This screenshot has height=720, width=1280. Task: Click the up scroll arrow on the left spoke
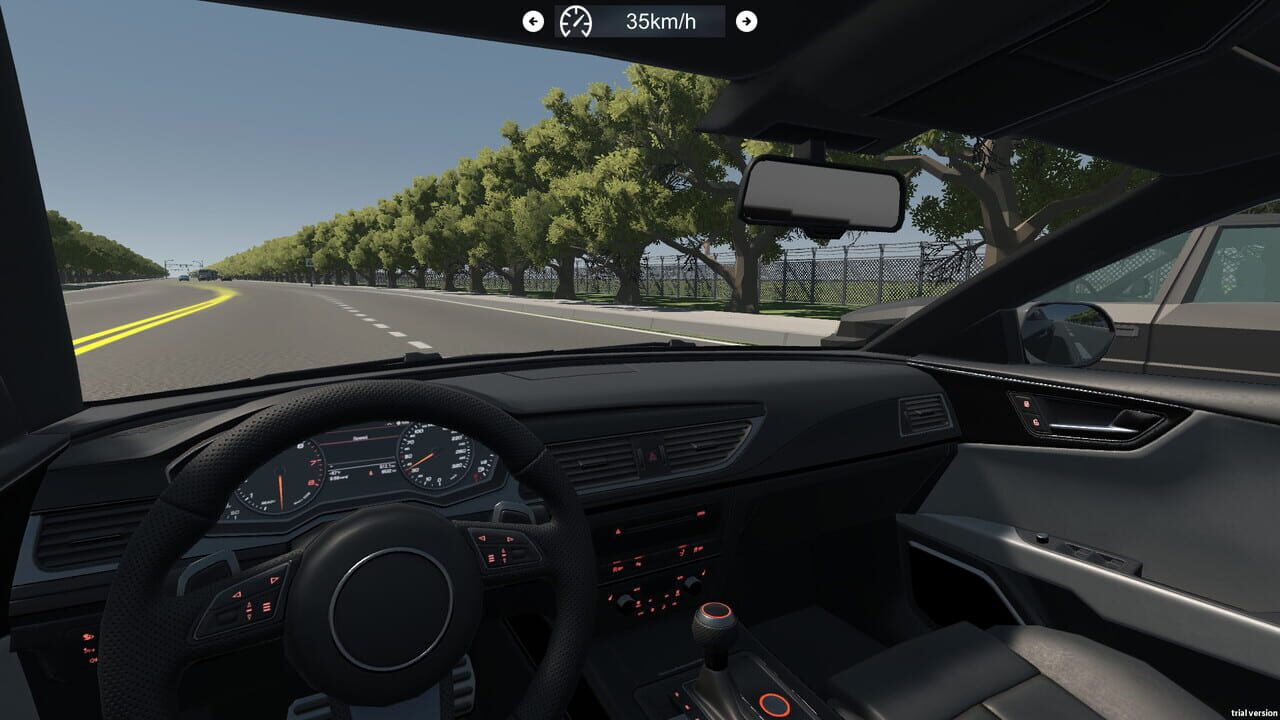(x=249, y=604)
